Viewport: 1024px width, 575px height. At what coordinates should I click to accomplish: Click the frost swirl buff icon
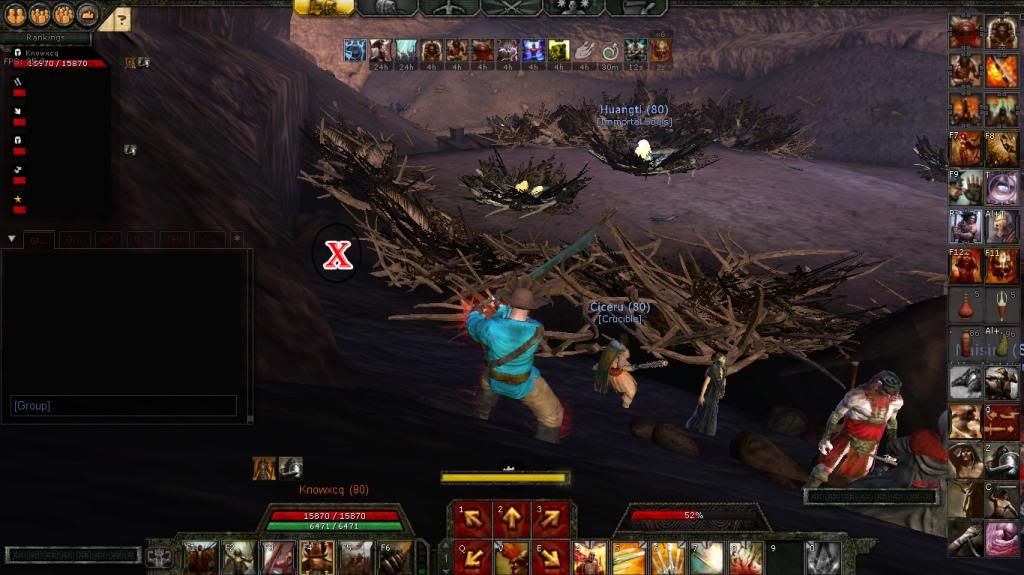click(x=354, y=50)
